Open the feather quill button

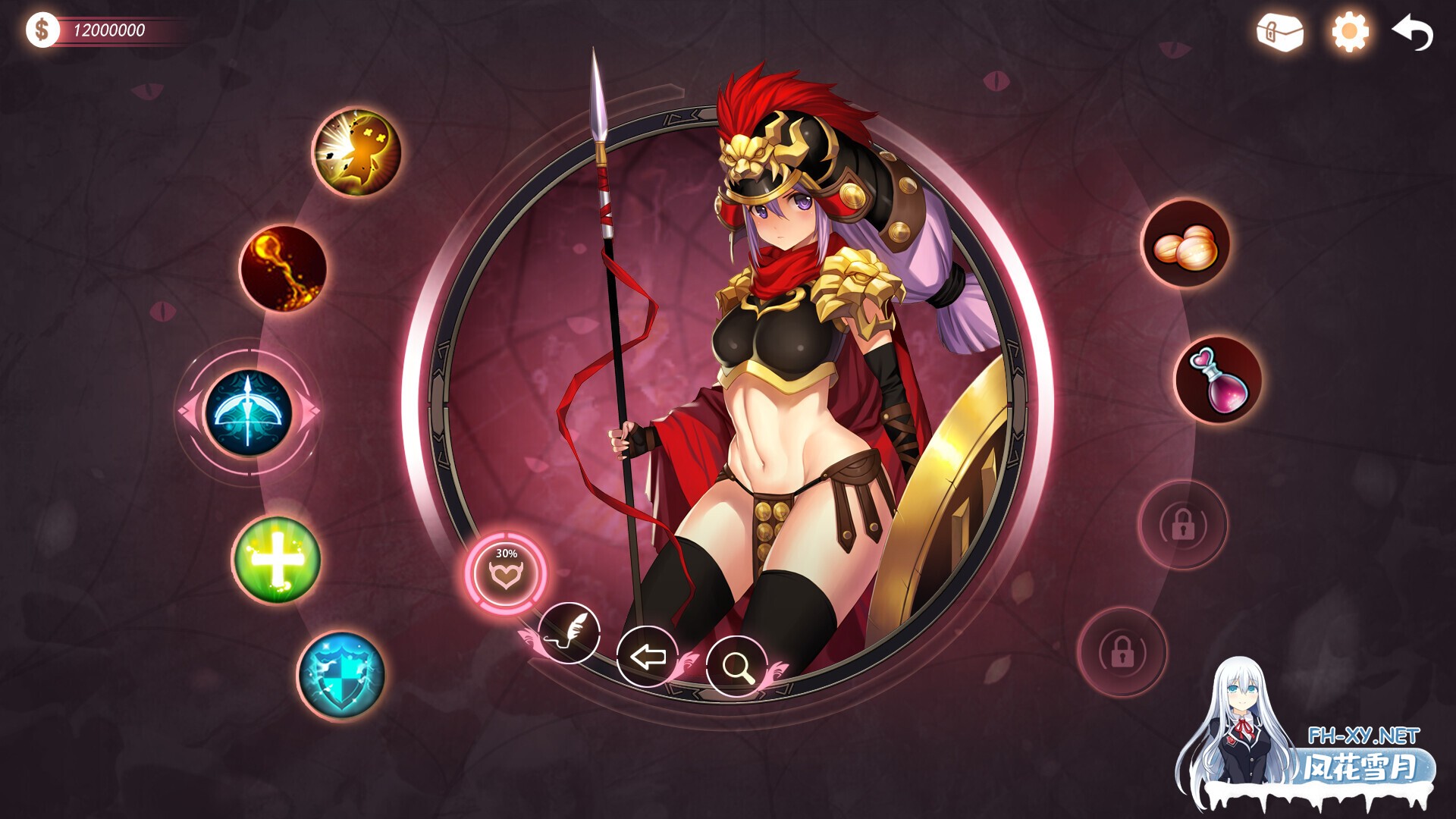[569, 632]
